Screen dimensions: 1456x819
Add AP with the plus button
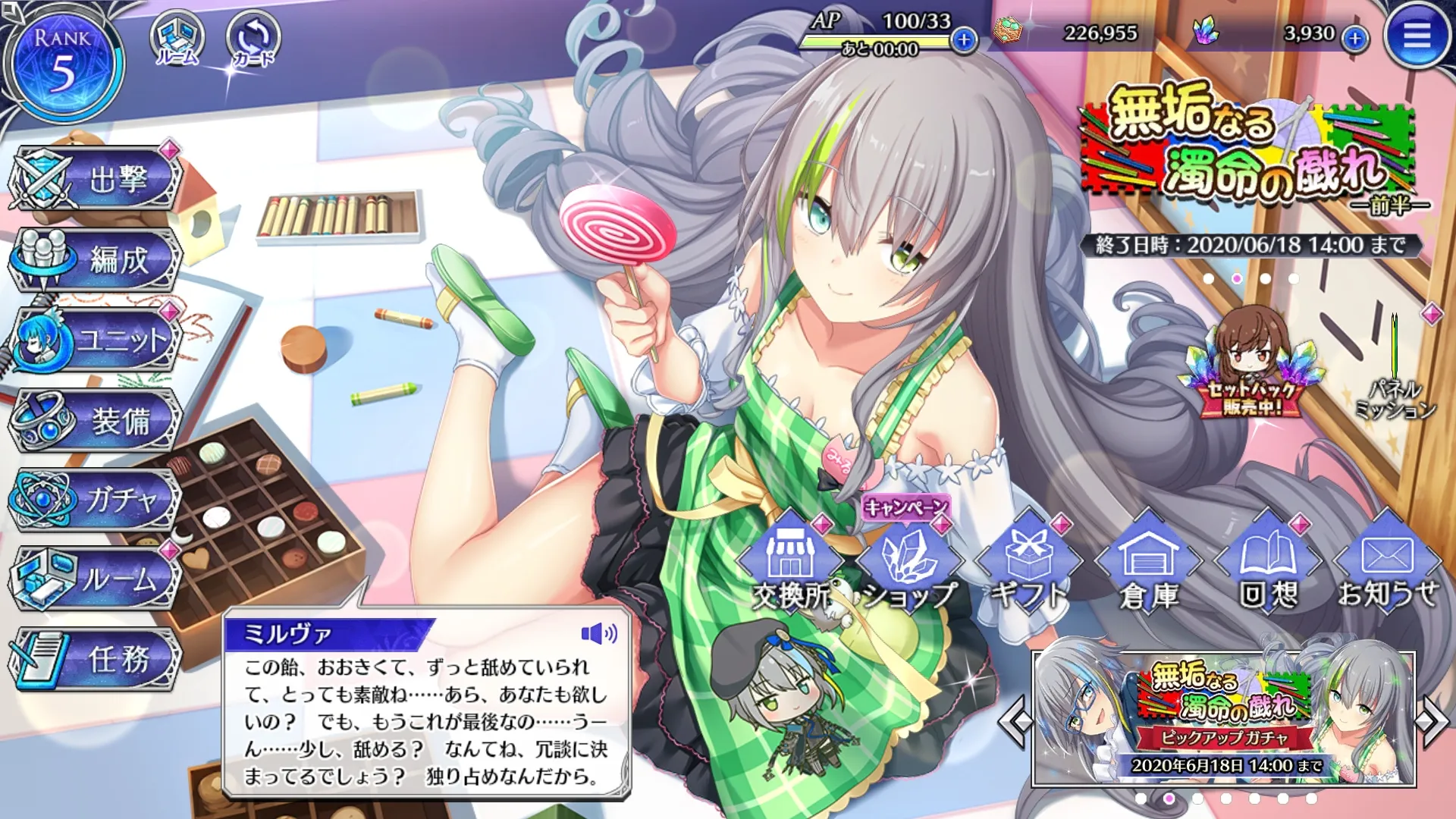pyautogui.click(x=964, y=39)
